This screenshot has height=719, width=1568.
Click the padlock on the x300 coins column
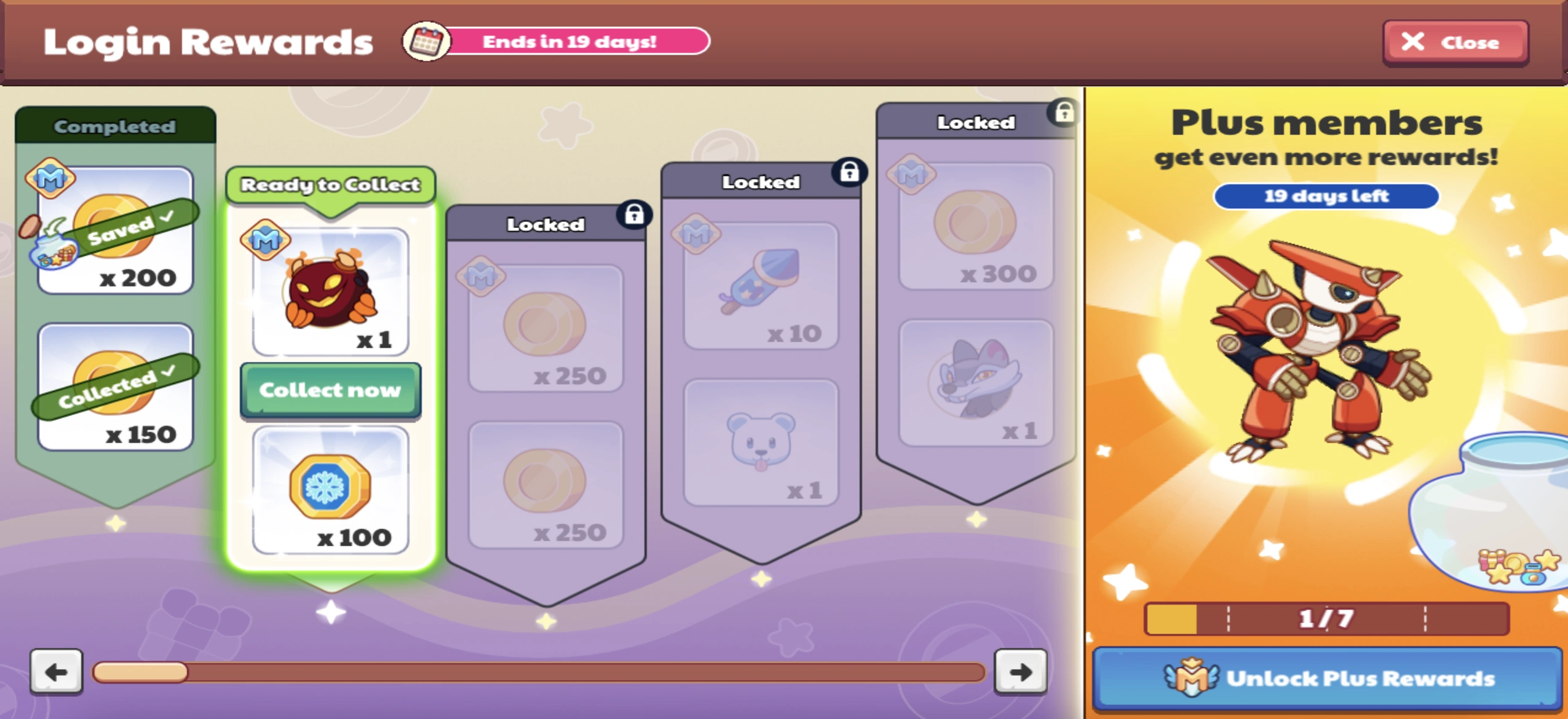click(x=1064, y=113)
